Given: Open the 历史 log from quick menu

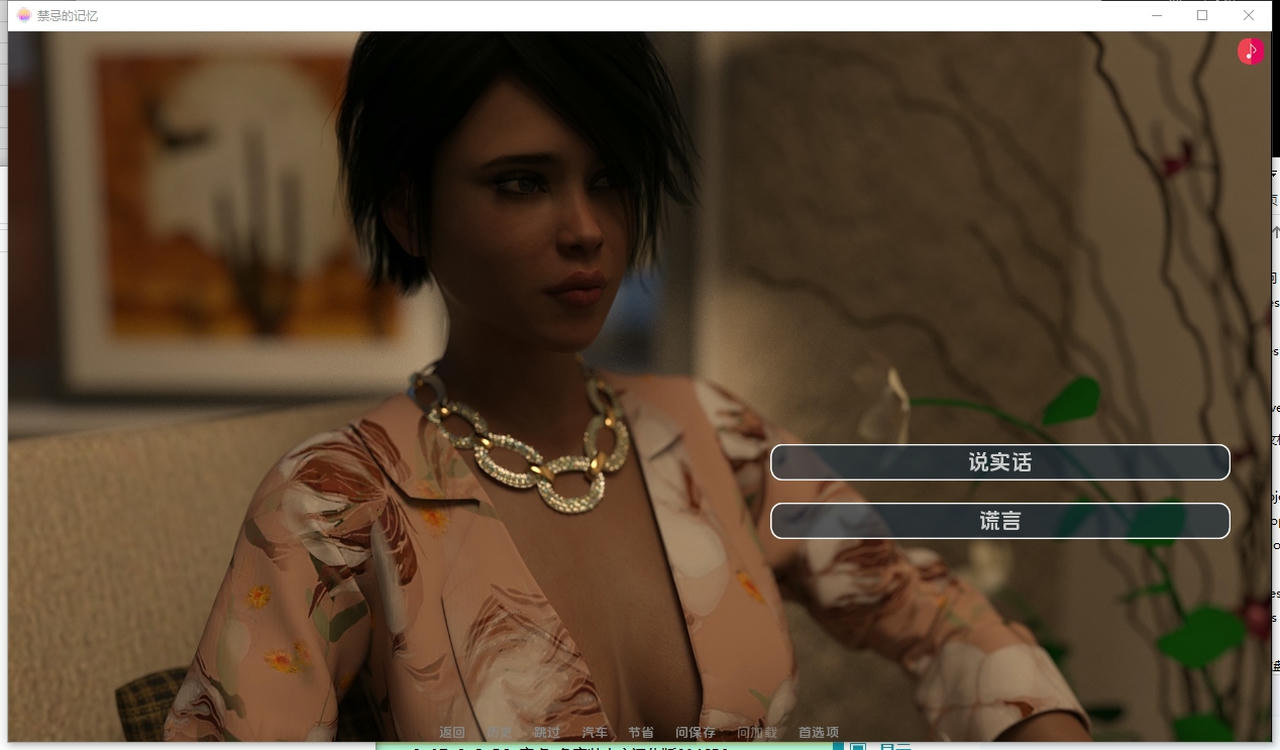Looking at the screenshot, I should pos(499,732).
